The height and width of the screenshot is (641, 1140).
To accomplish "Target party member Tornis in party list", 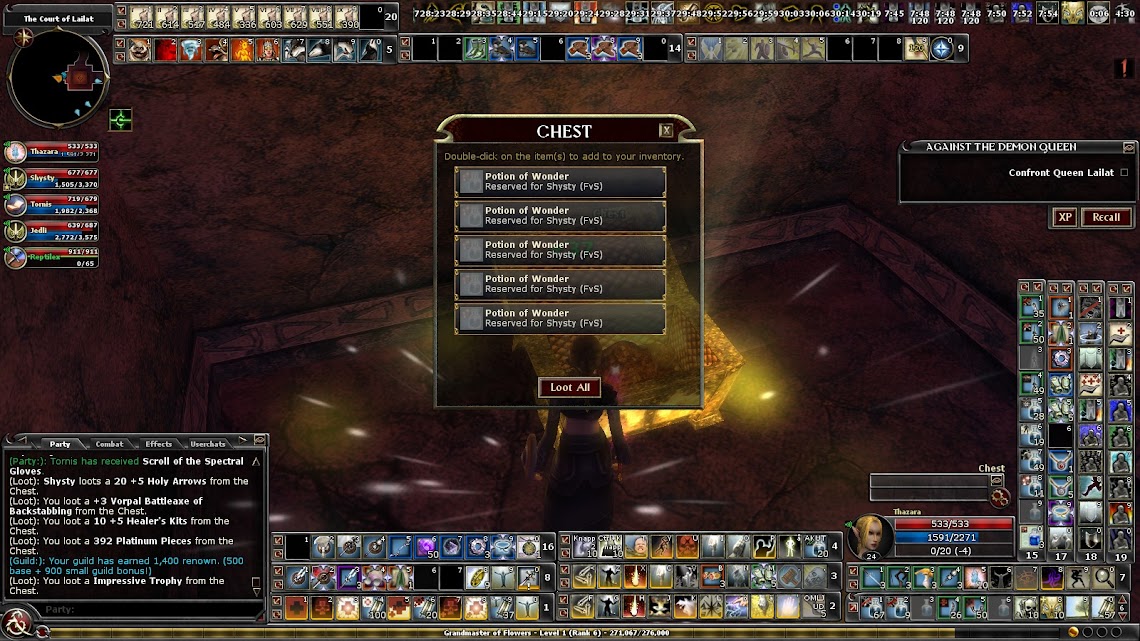I will tap(15, 205).
